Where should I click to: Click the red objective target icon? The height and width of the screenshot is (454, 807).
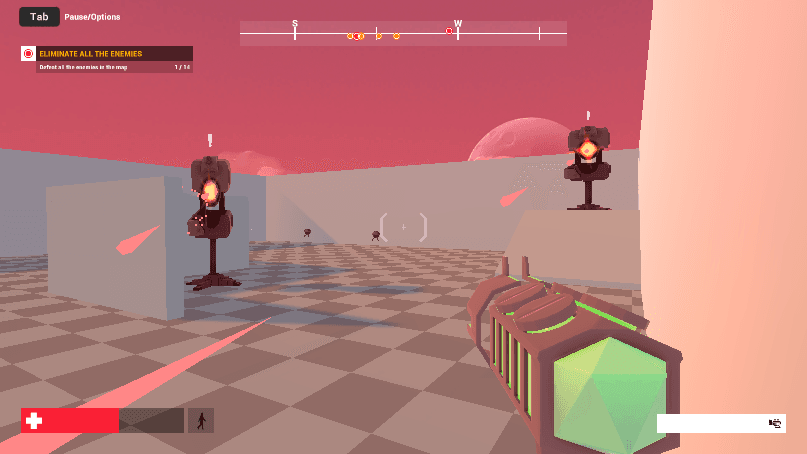[28, 53]
